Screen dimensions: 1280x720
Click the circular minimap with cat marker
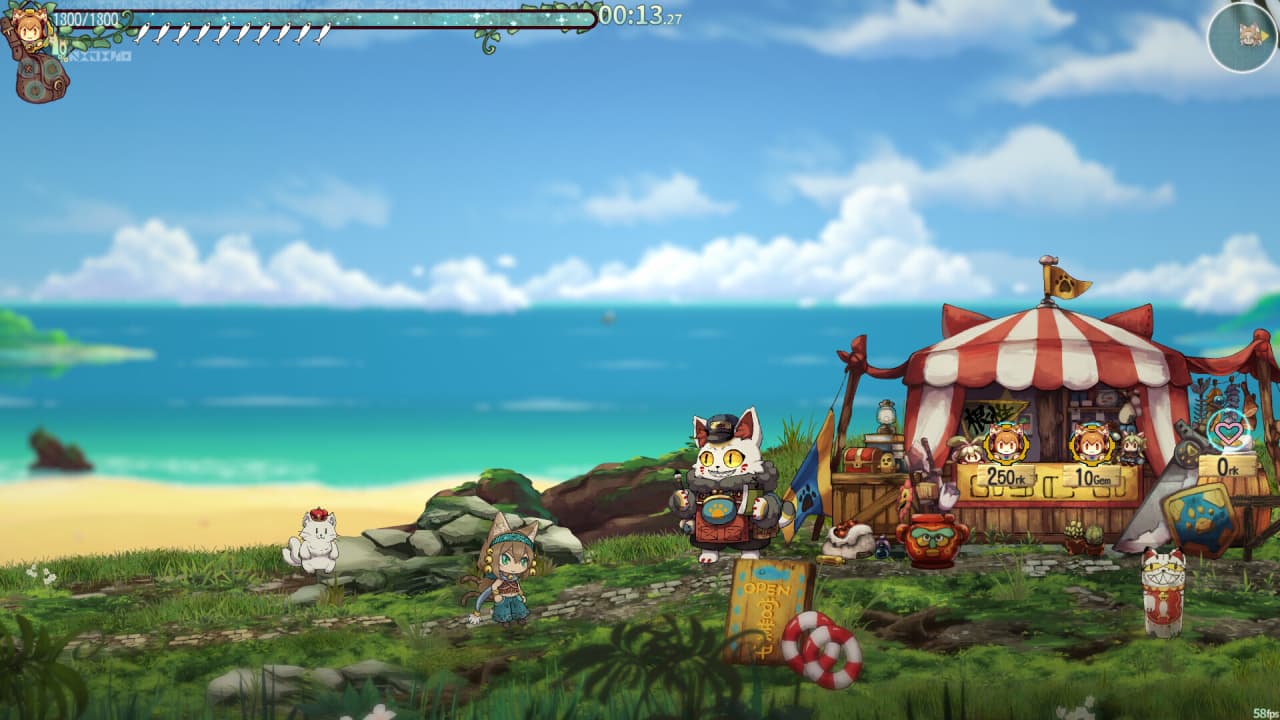[x=1242, y=37]
